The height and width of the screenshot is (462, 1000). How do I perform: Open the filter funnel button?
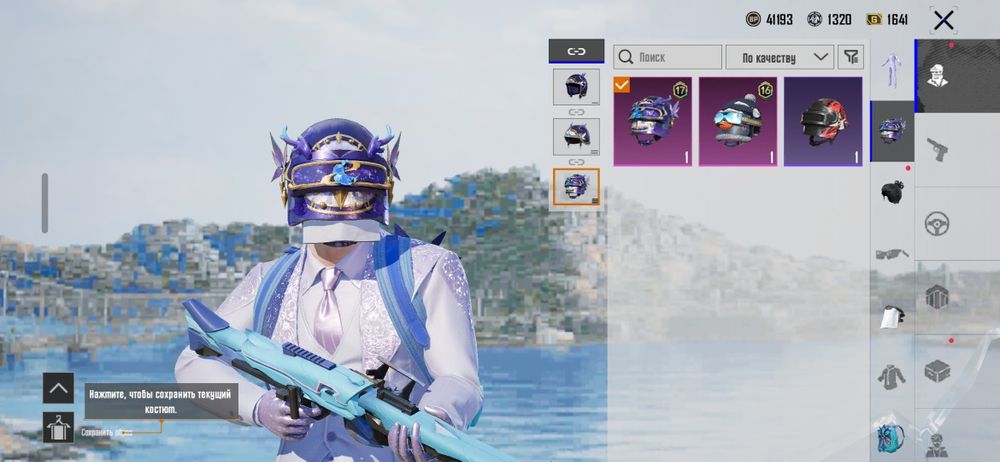(850, 57)
